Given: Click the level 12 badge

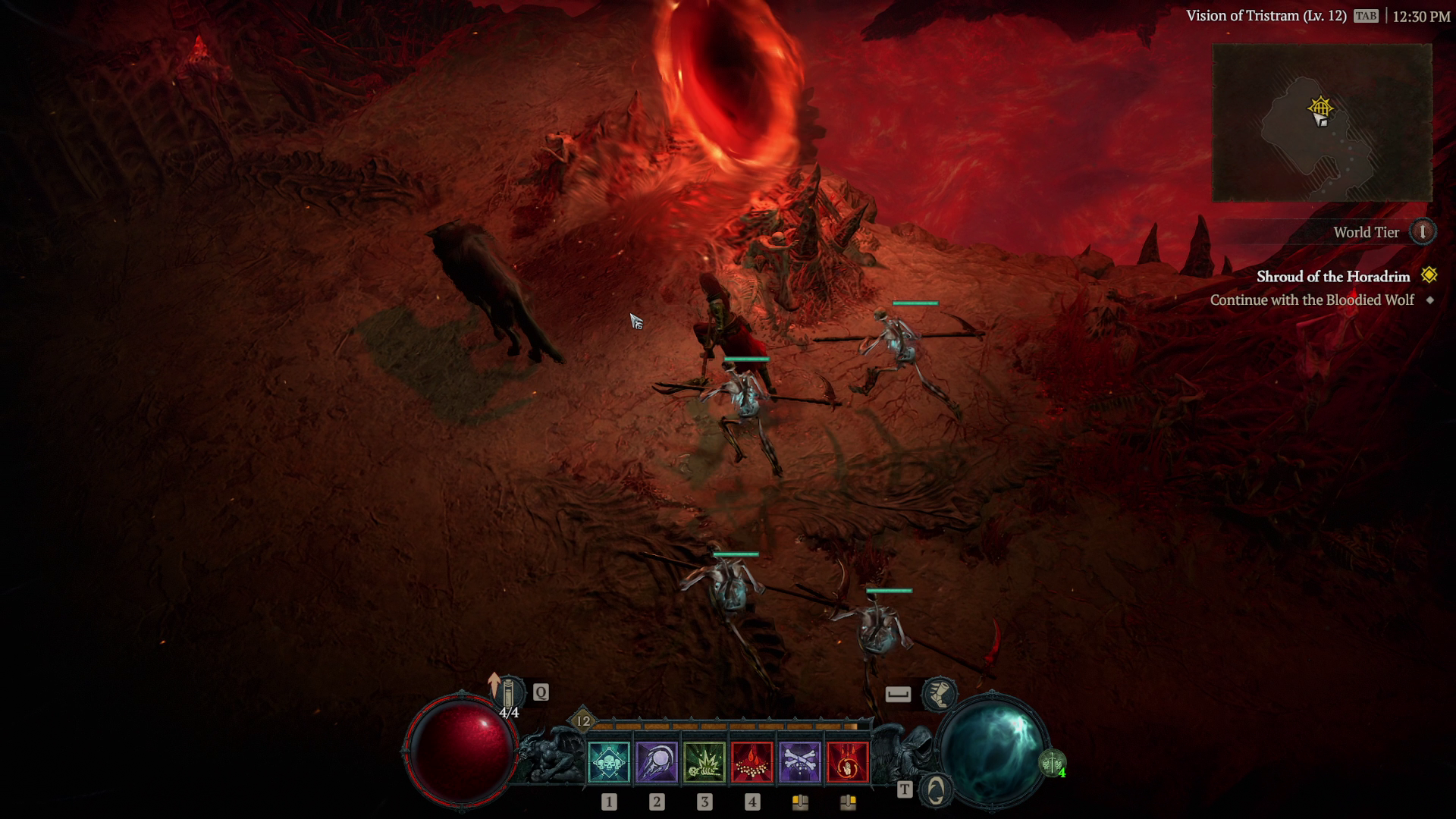Looking at the screenshot, I should (x=582, y=721).
